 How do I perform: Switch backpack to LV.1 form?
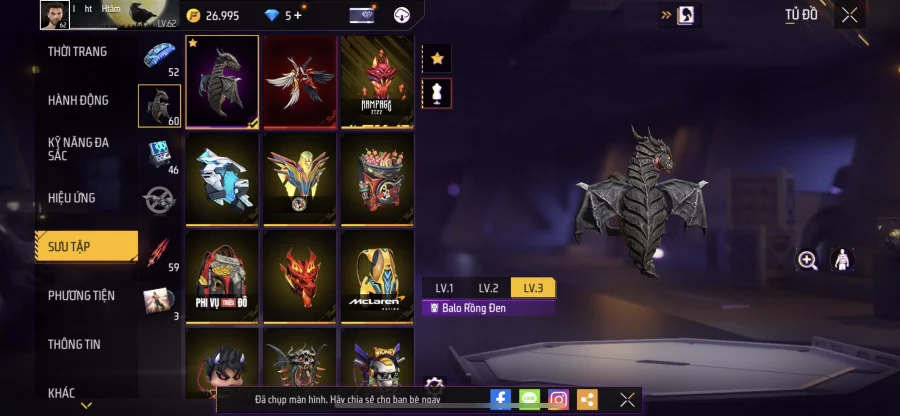444,288
